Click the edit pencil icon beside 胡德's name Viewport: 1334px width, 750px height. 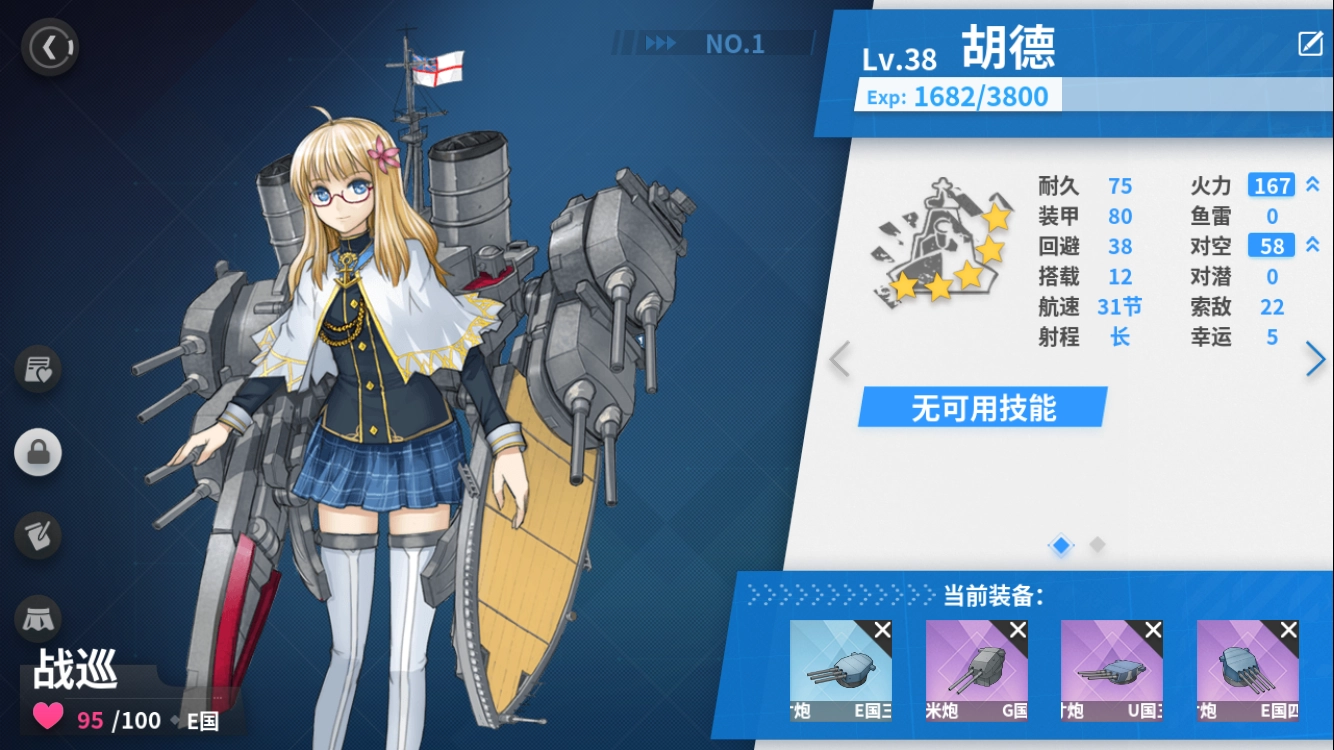(x=1310, y=45)
